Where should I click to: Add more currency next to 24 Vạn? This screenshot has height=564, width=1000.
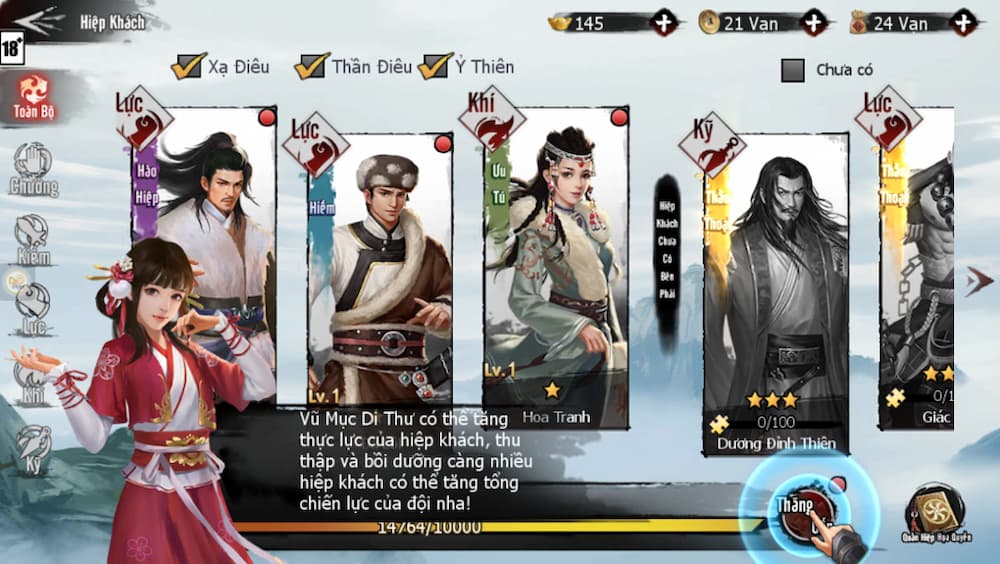[964, 22]
